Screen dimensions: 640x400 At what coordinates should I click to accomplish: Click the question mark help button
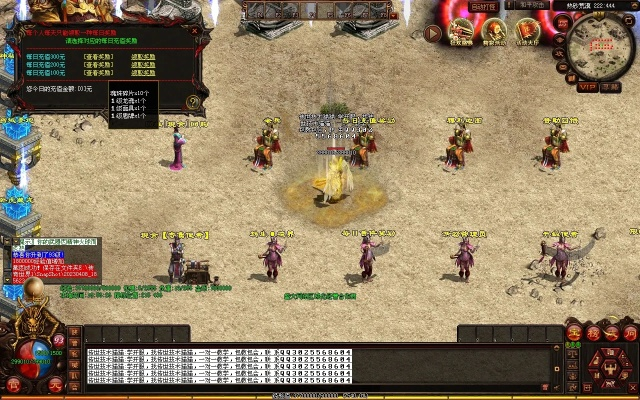tap(193, 102)
